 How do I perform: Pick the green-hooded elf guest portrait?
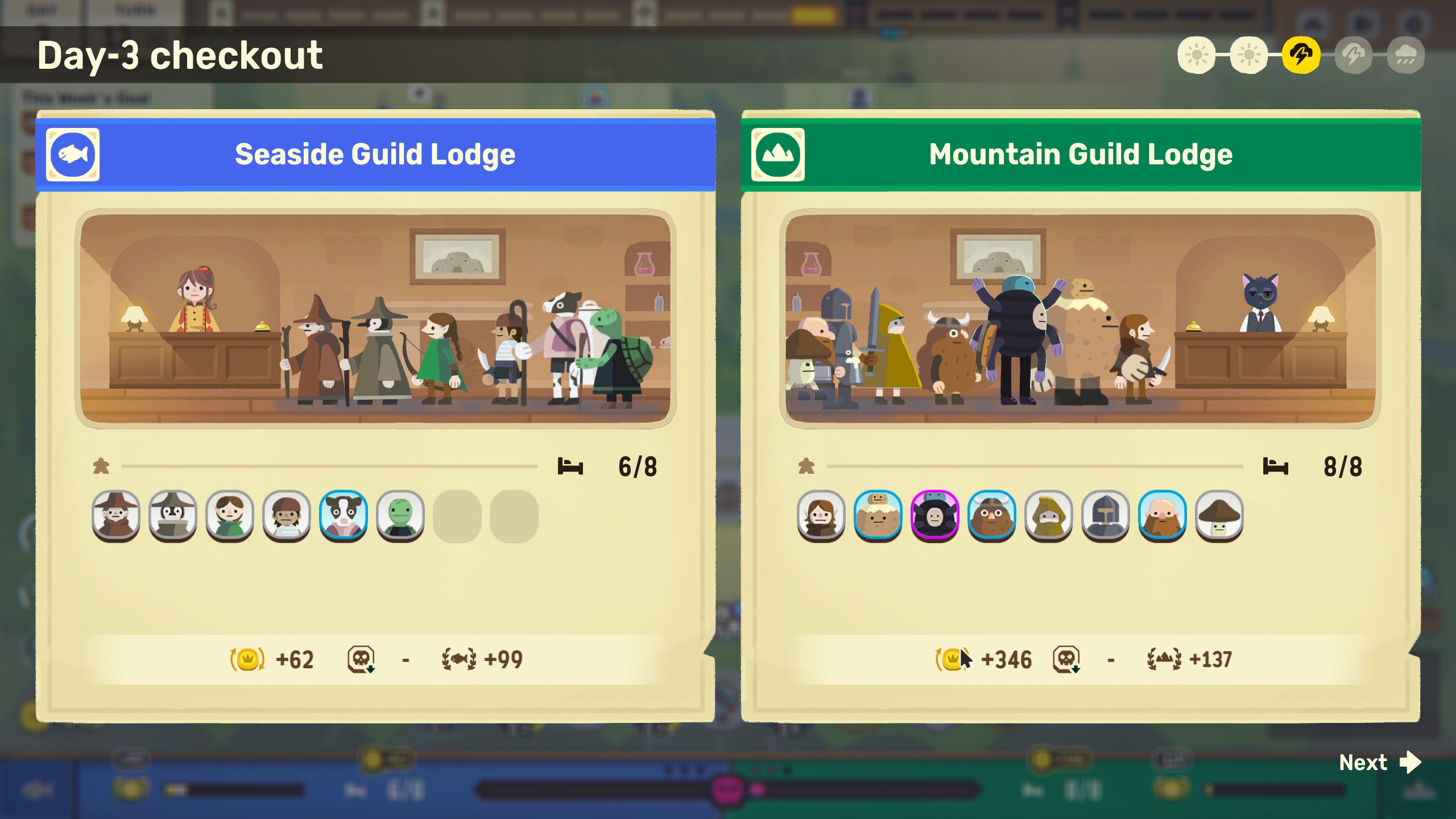230,515
